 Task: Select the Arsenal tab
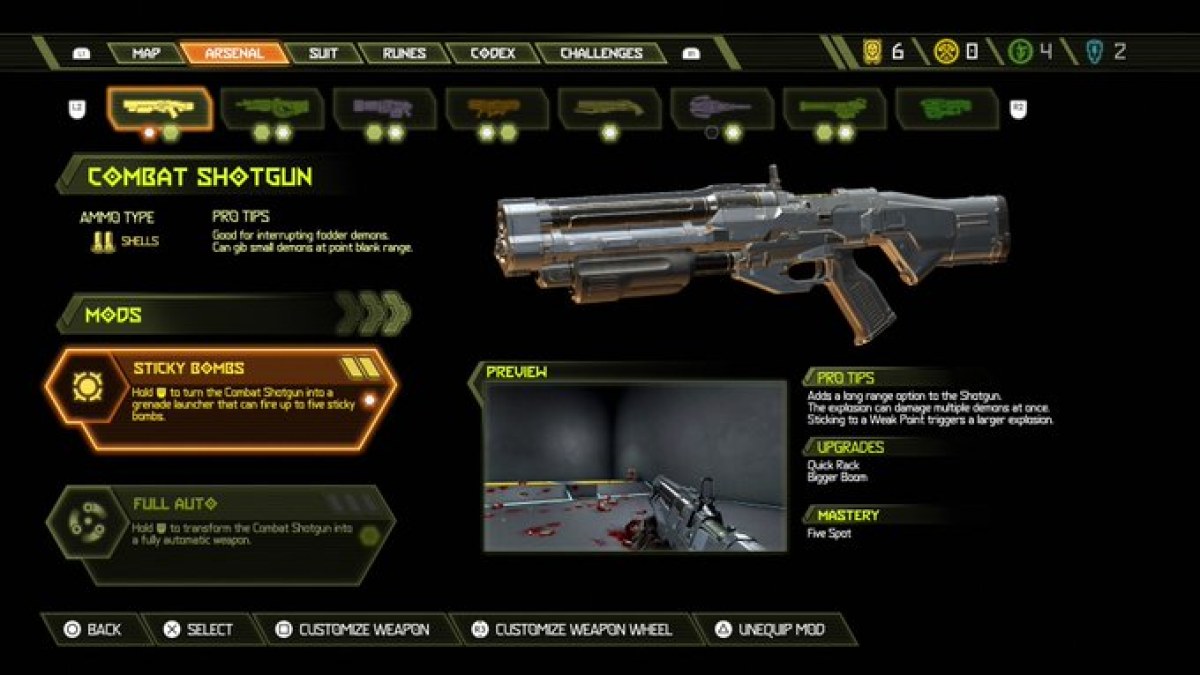point(235,53)
